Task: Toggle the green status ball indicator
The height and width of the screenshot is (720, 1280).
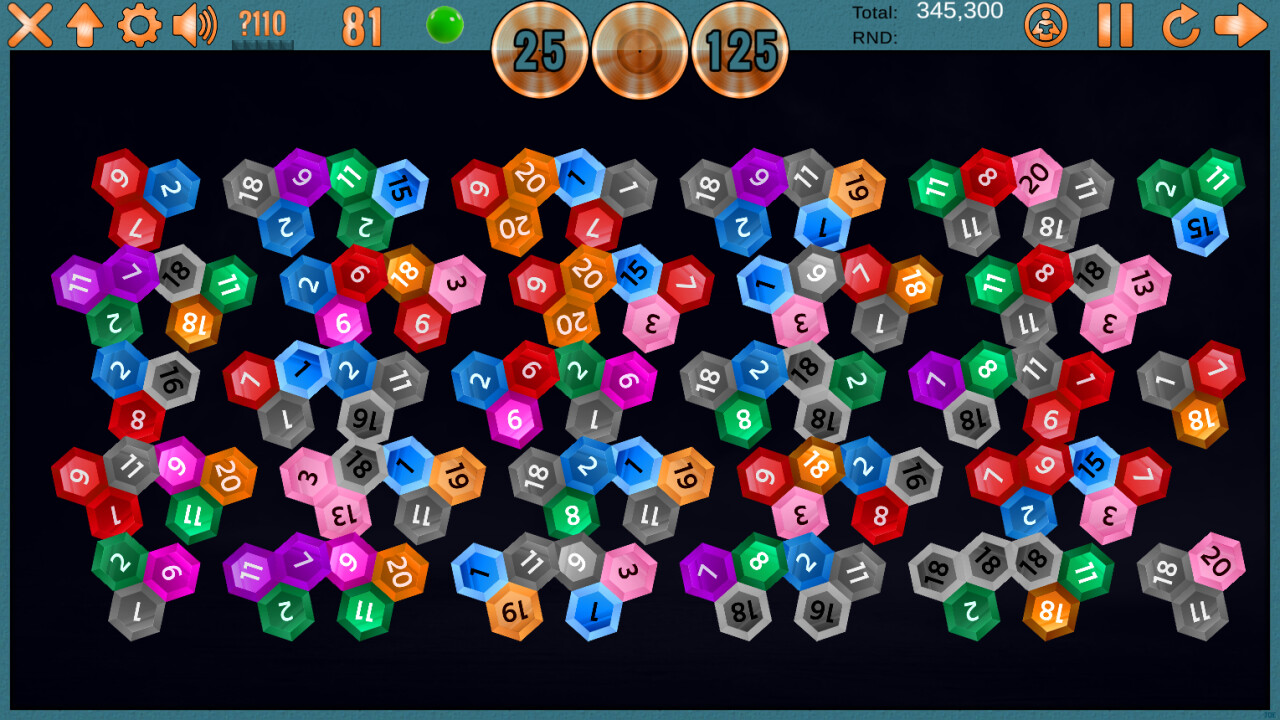Action: click(446, 24)
